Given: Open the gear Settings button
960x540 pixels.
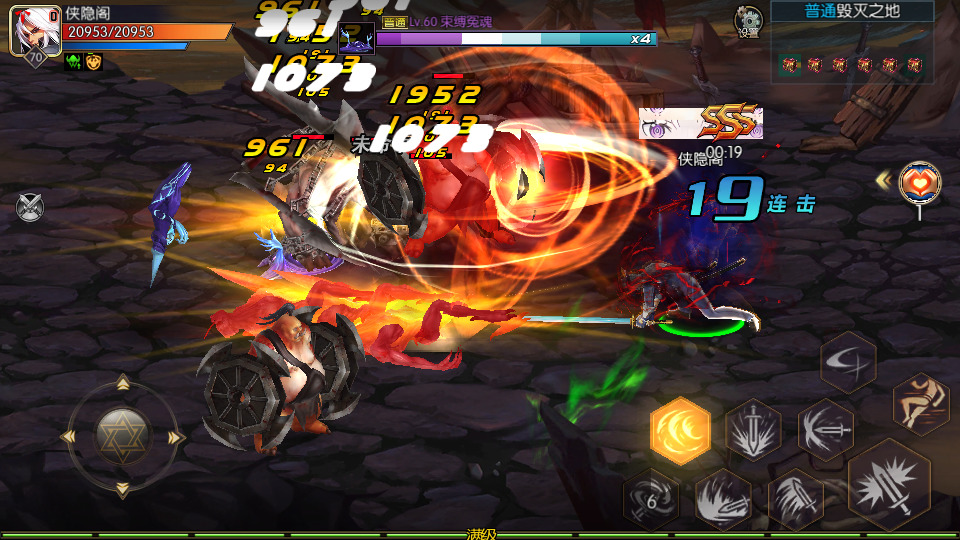Looking at the screenshot, I should click(747, 19).
